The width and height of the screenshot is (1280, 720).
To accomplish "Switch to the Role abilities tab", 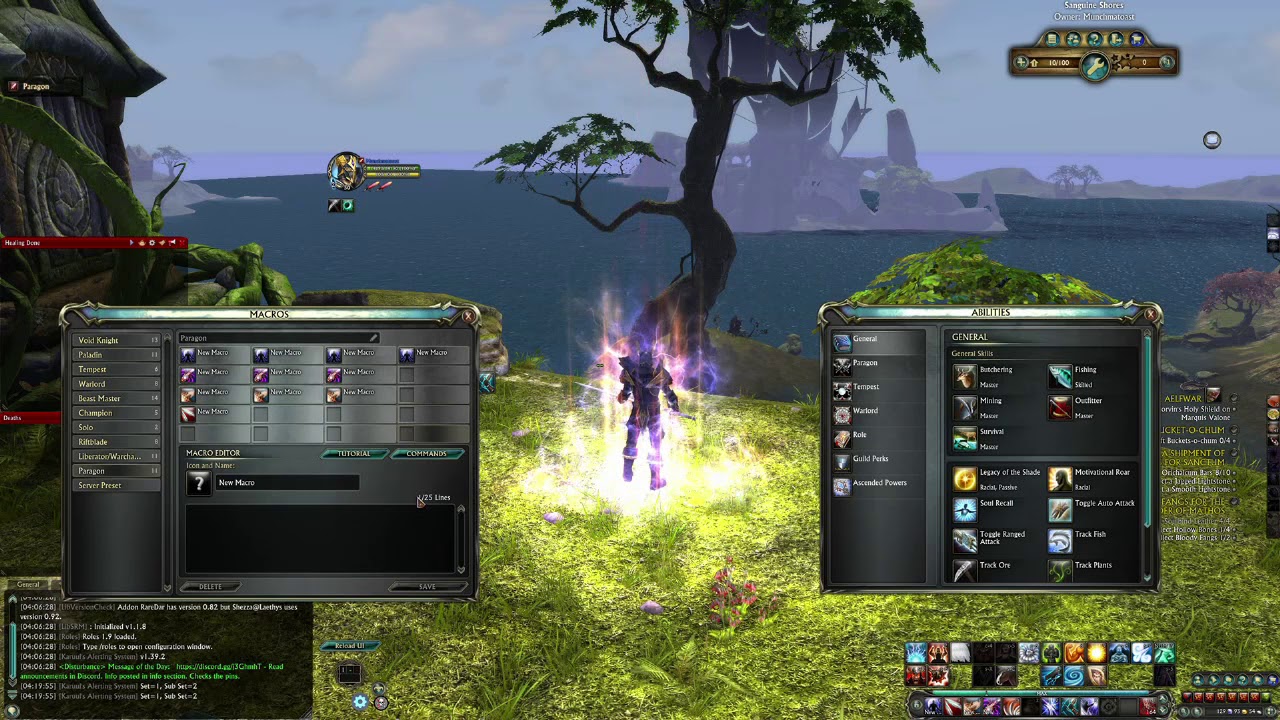I will (858, 435).
